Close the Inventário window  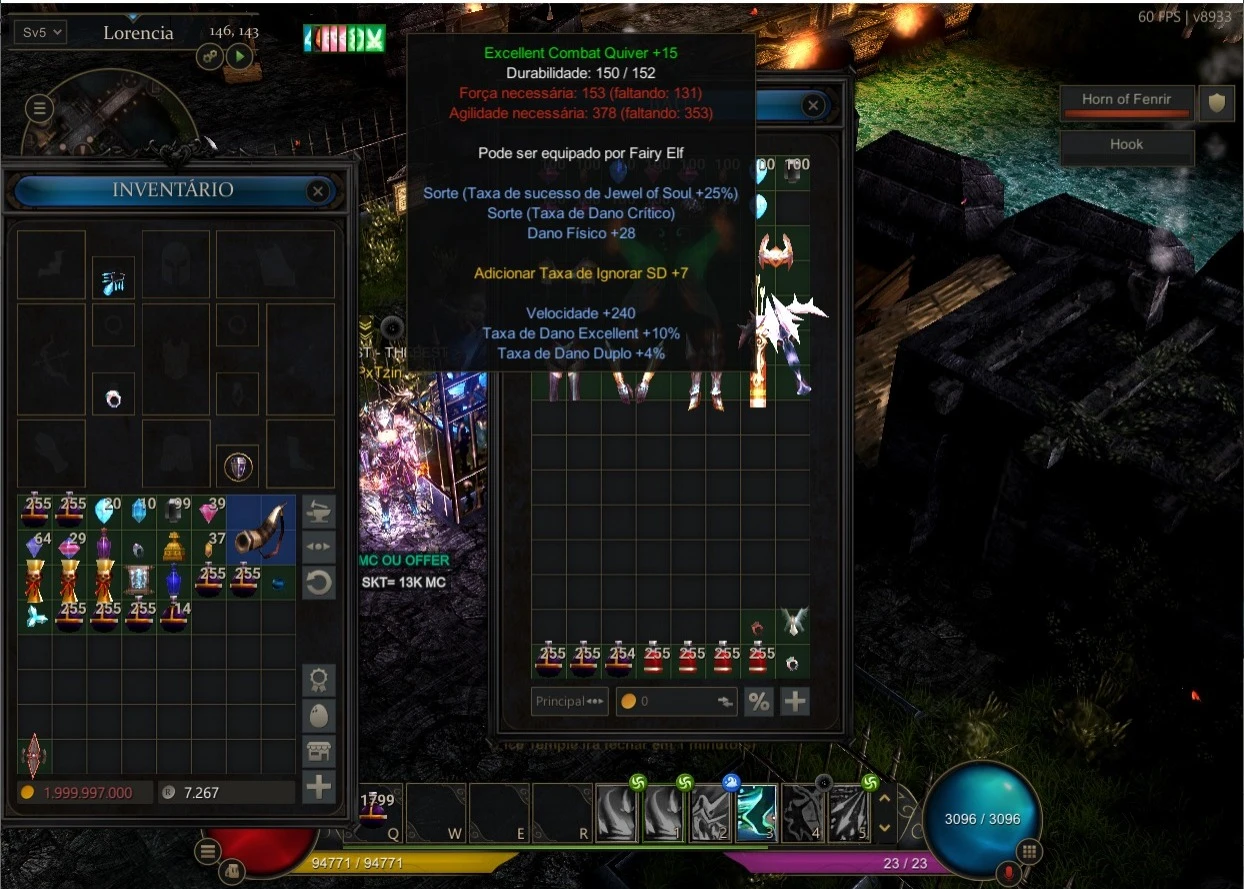pyautogui.click(x=318, y=191)
